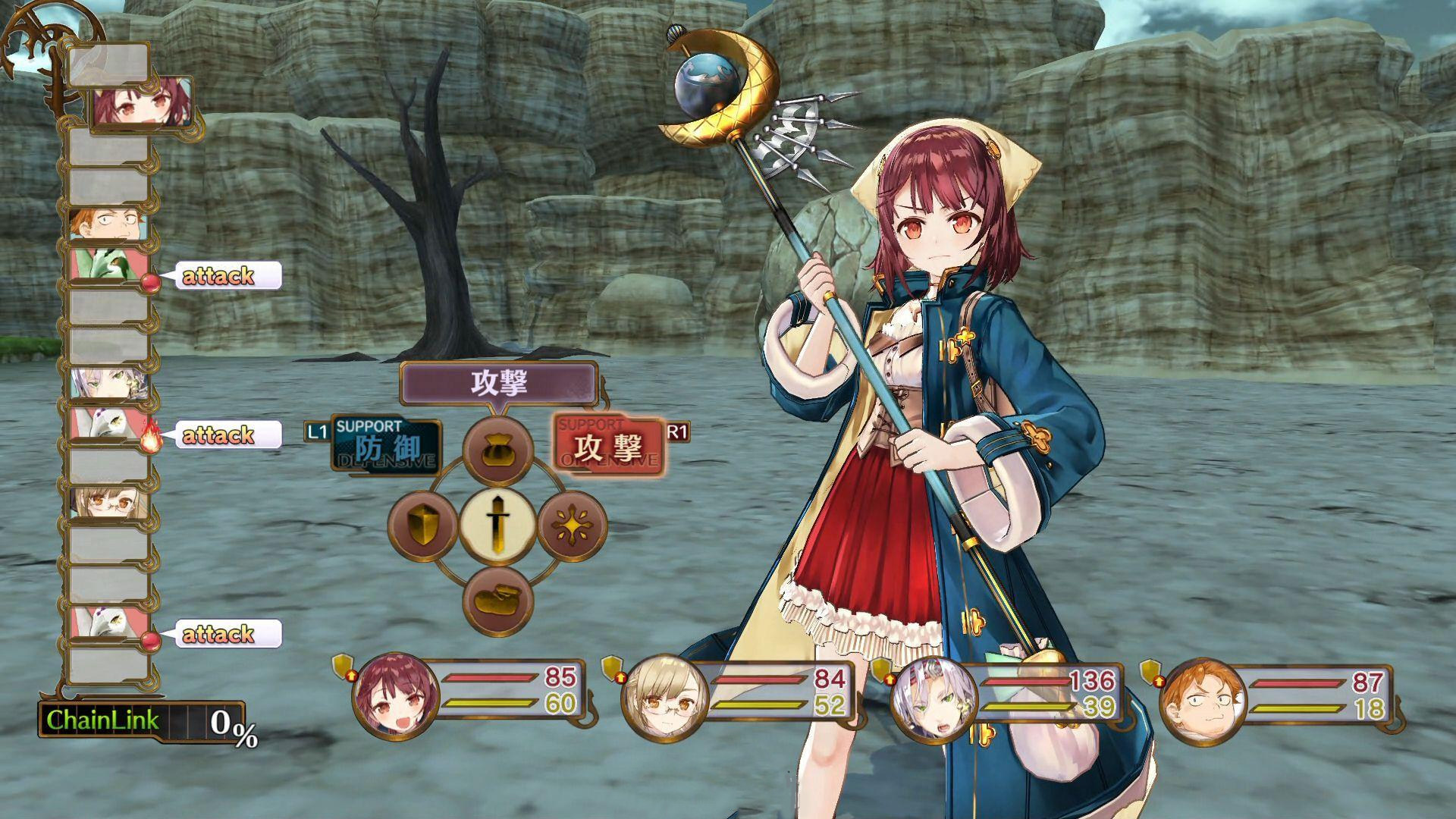Open the sparkle skill command
Viewport: 1456px width, 819px height.
tap(572, 526)
